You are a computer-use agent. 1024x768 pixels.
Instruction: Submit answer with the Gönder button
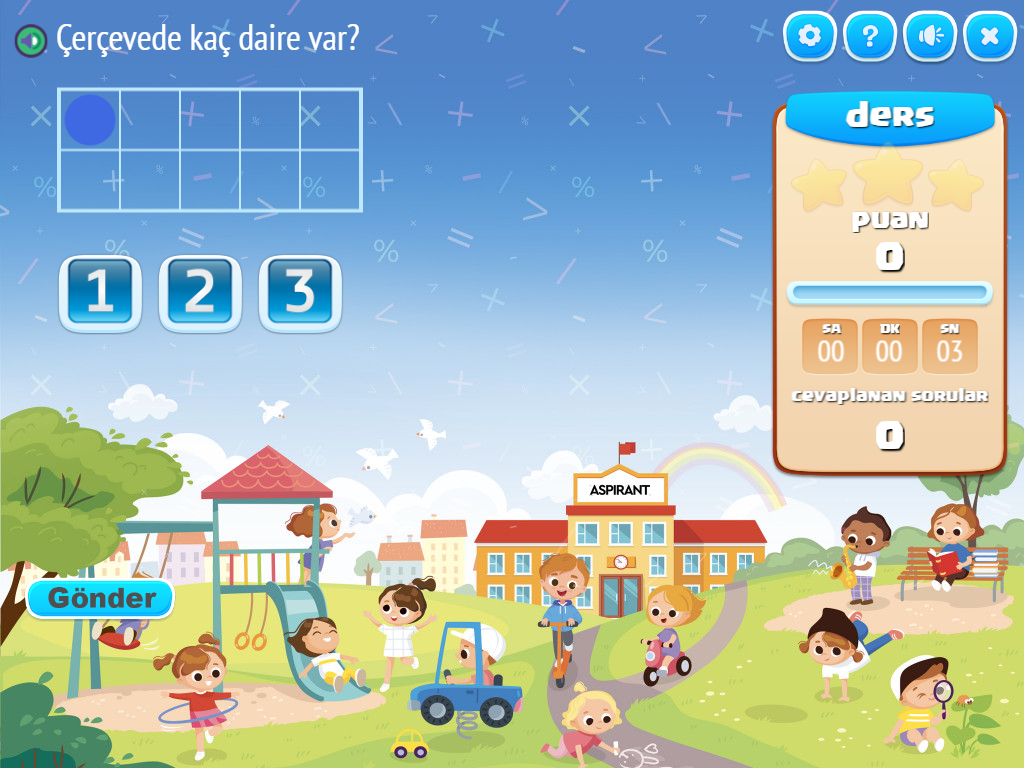click(101, 599)
